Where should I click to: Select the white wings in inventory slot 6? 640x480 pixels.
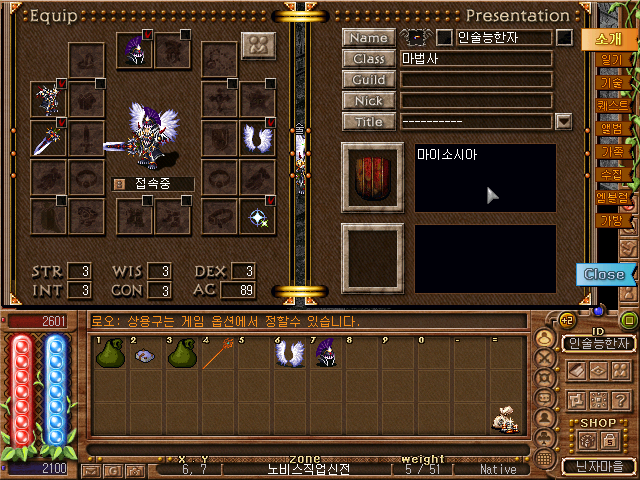(289, 356)
